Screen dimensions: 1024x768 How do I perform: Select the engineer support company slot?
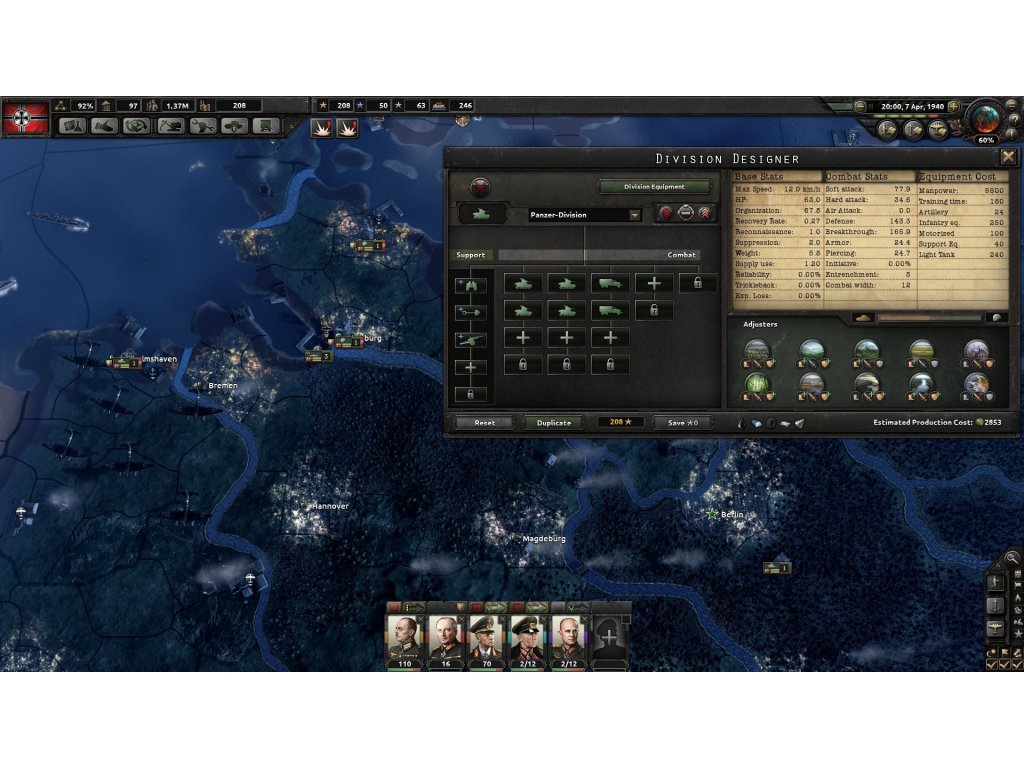click(x=471, y=312)
